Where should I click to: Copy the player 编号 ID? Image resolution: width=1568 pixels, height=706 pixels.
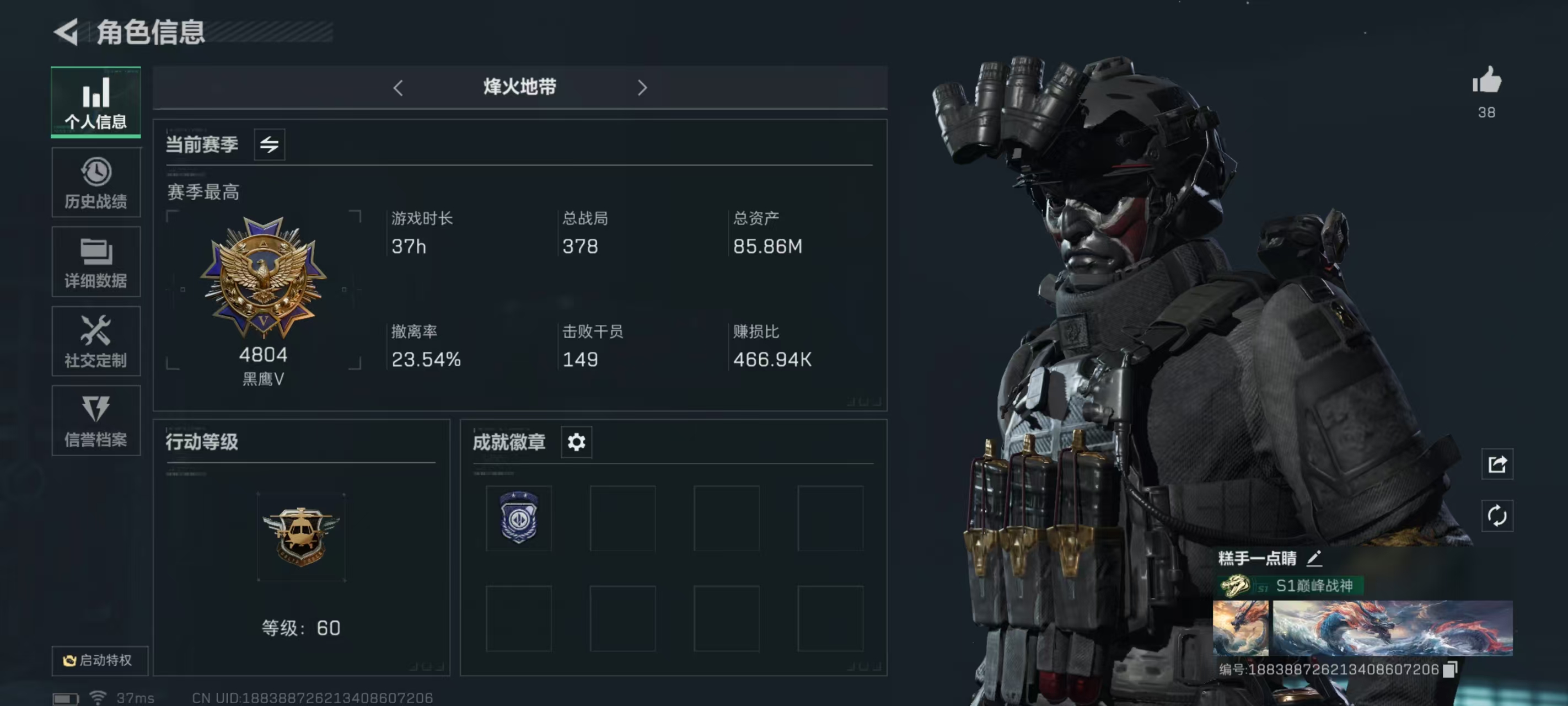1451,670
